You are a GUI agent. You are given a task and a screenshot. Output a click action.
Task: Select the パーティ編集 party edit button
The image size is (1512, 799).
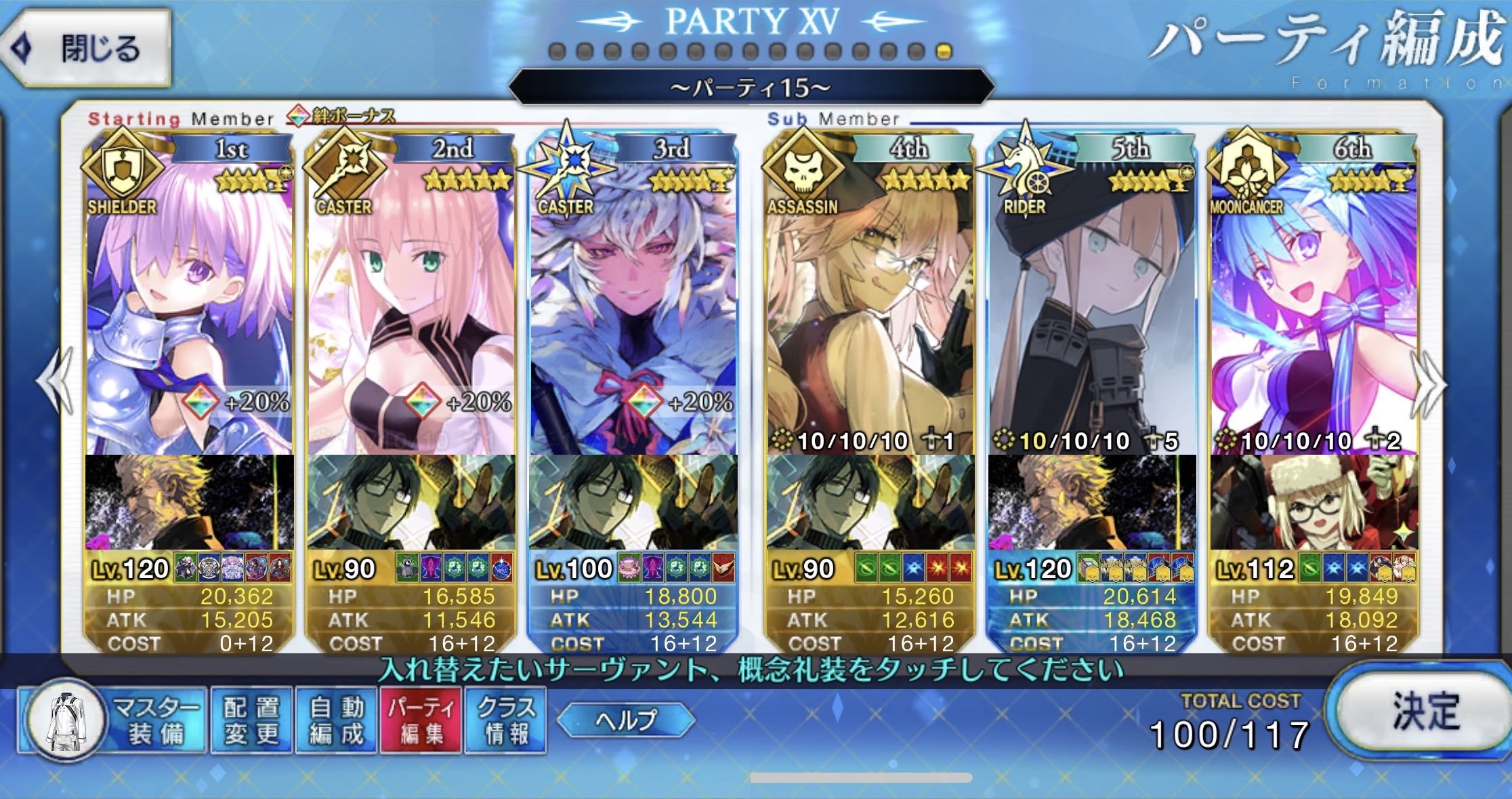tap(421, 720)
